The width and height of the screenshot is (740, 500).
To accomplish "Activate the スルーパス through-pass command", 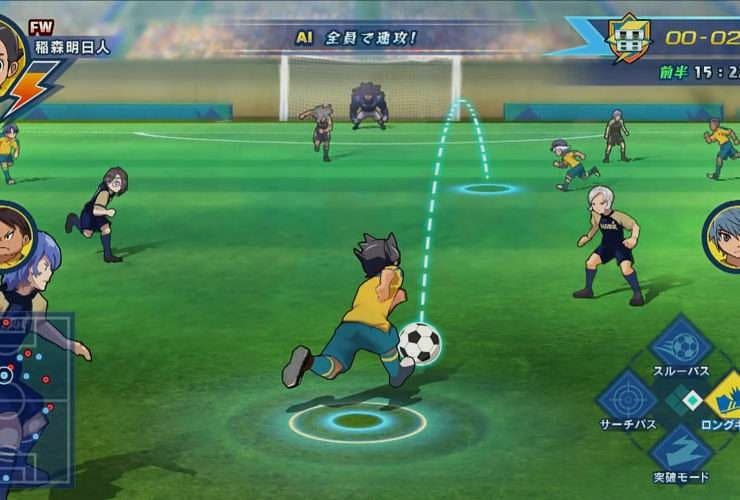I will point(681,346).
